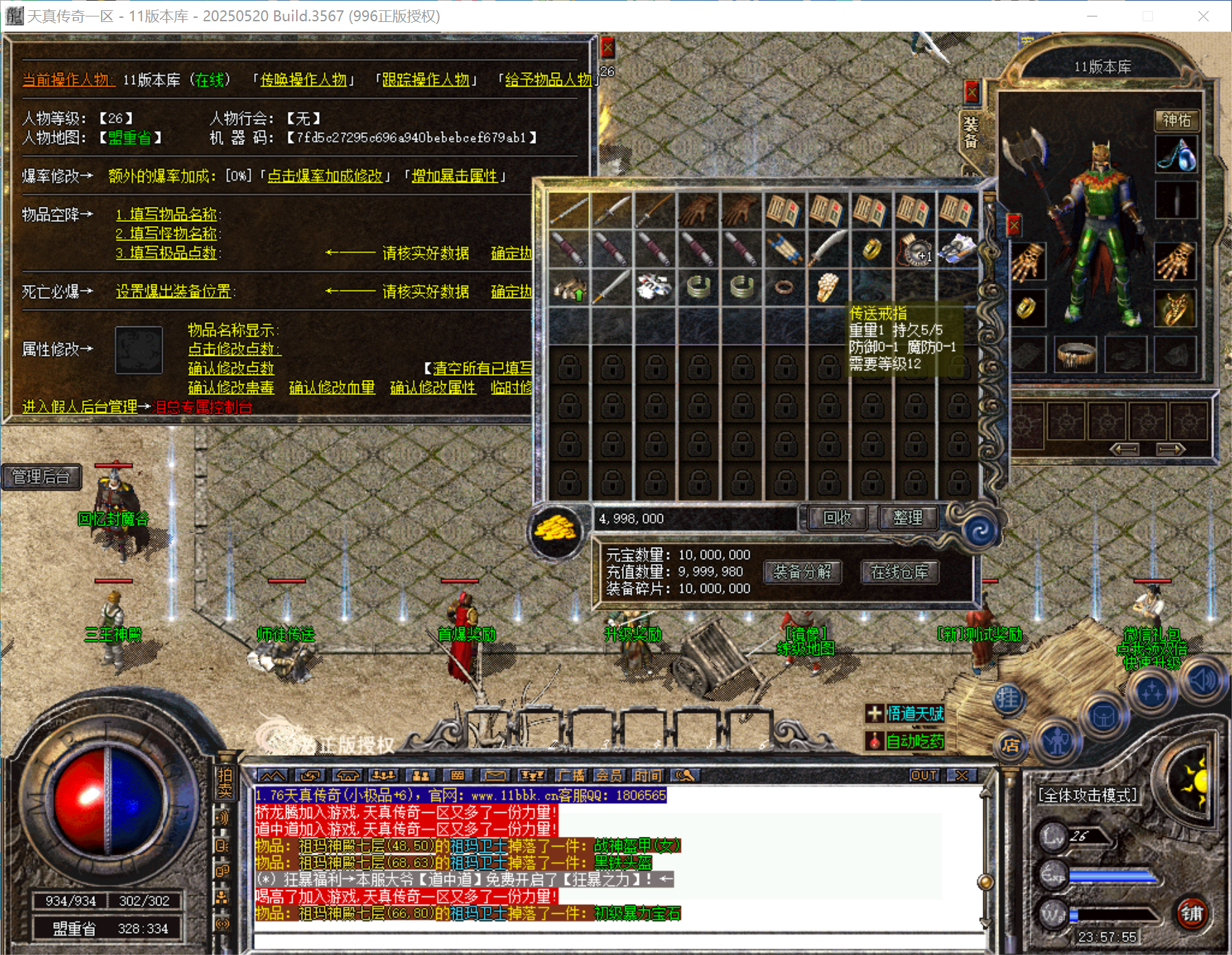The image size is (1232, 955).
Task: Open the 在线仓库 online warehouse
Action: coord(899,572)
